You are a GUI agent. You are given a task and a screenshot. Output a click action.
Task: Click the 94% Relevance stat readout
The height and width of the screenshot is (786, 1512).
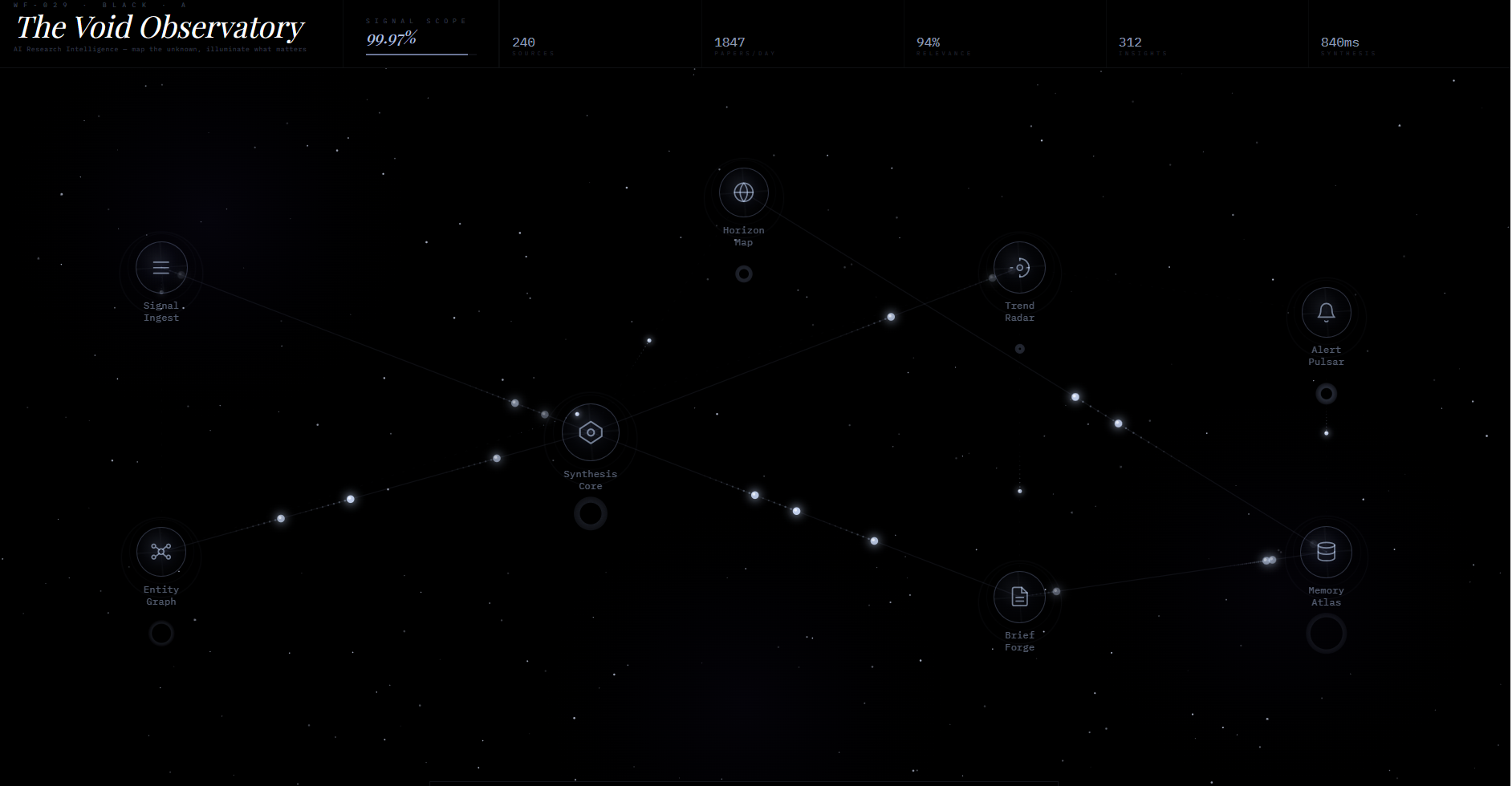(929, 46)
